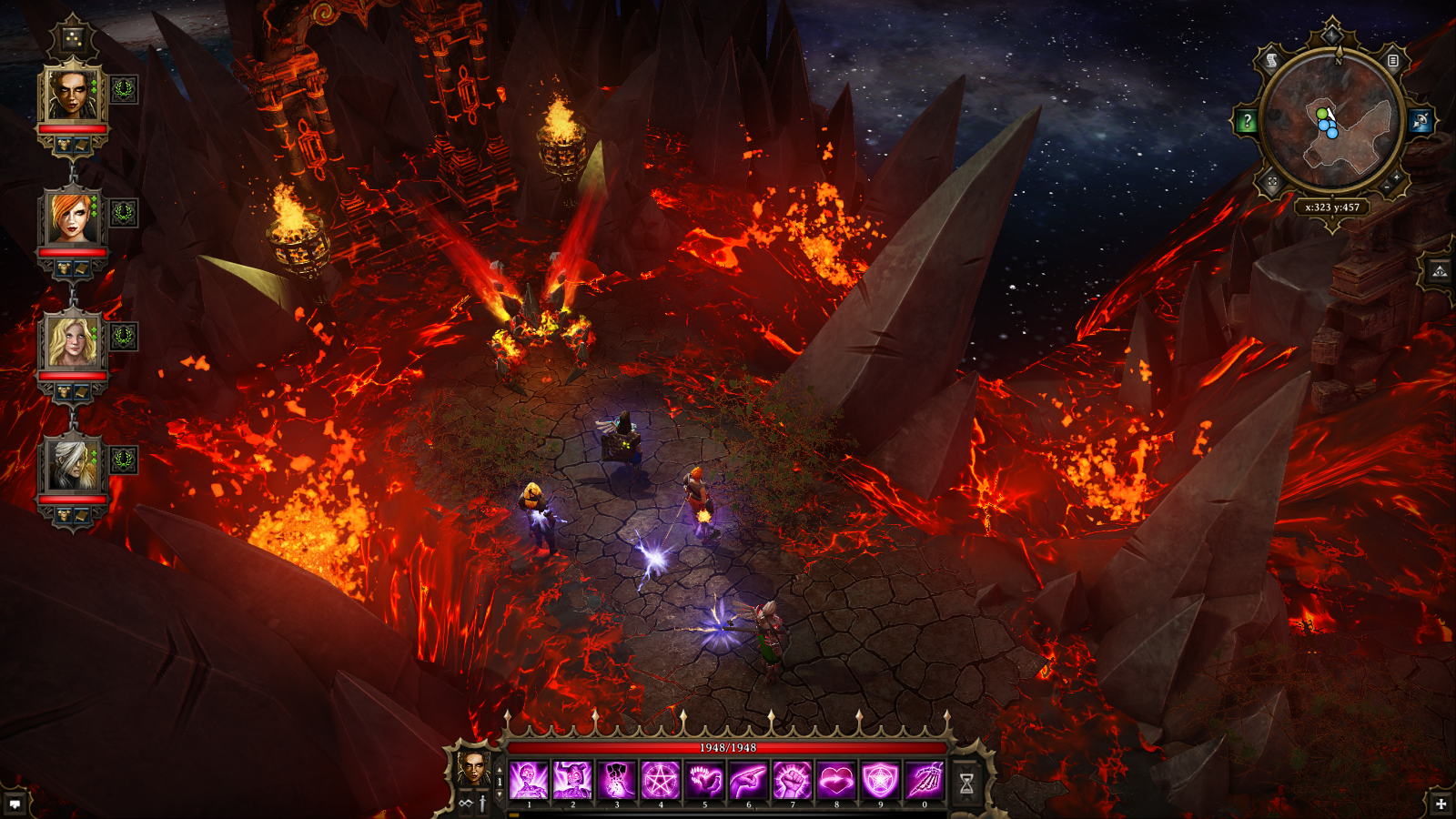Select the red-haired party member portrait
This screenshot has height=819, width=1456.
[73, 217]
